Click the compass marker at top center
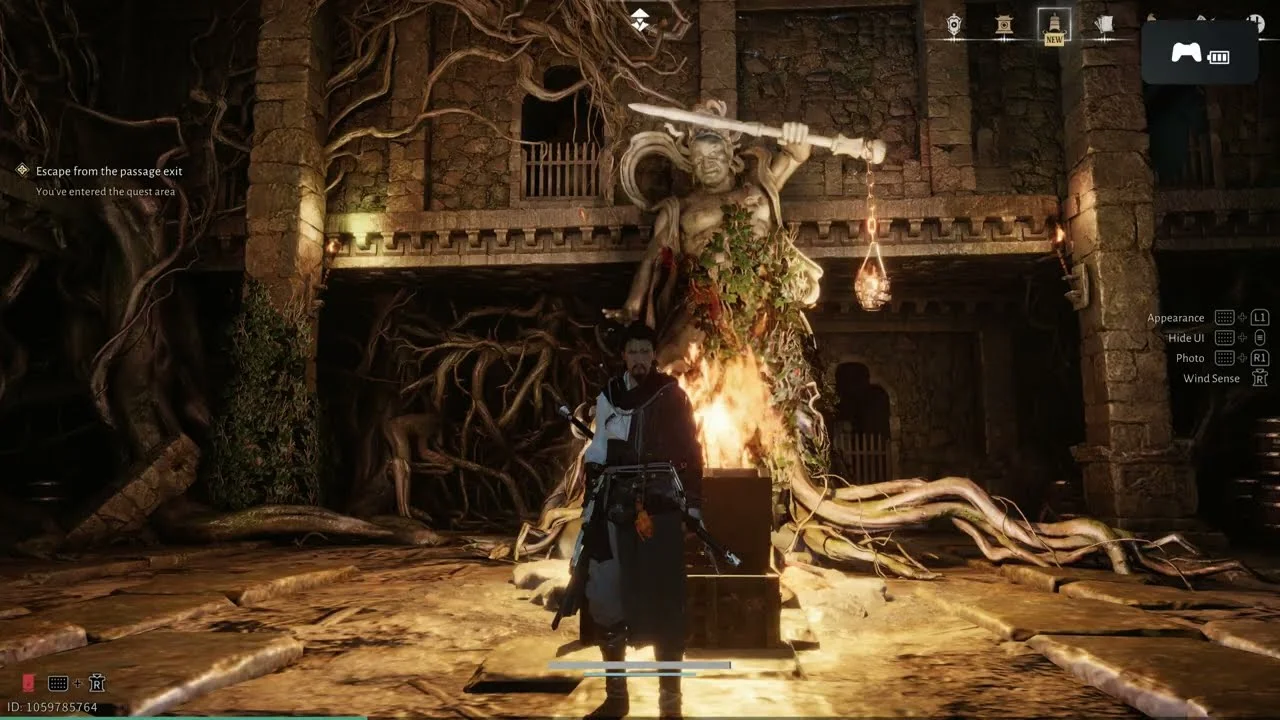1280x720 pixels. coord(640,20)
